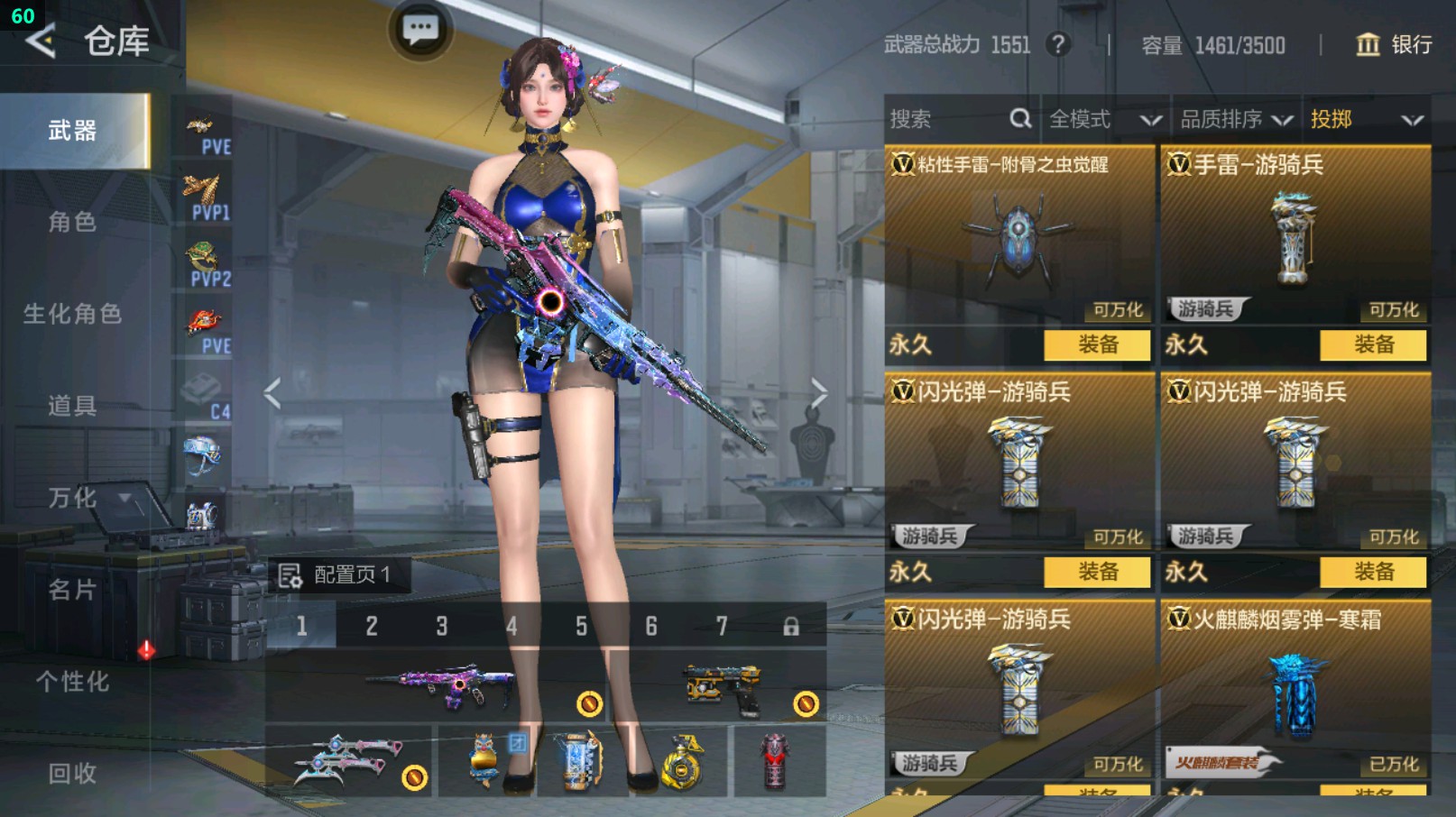Viewport: 1456px width, 817px height.
Task: Click the magnifier search icon
Action: tap(1020, 118)
